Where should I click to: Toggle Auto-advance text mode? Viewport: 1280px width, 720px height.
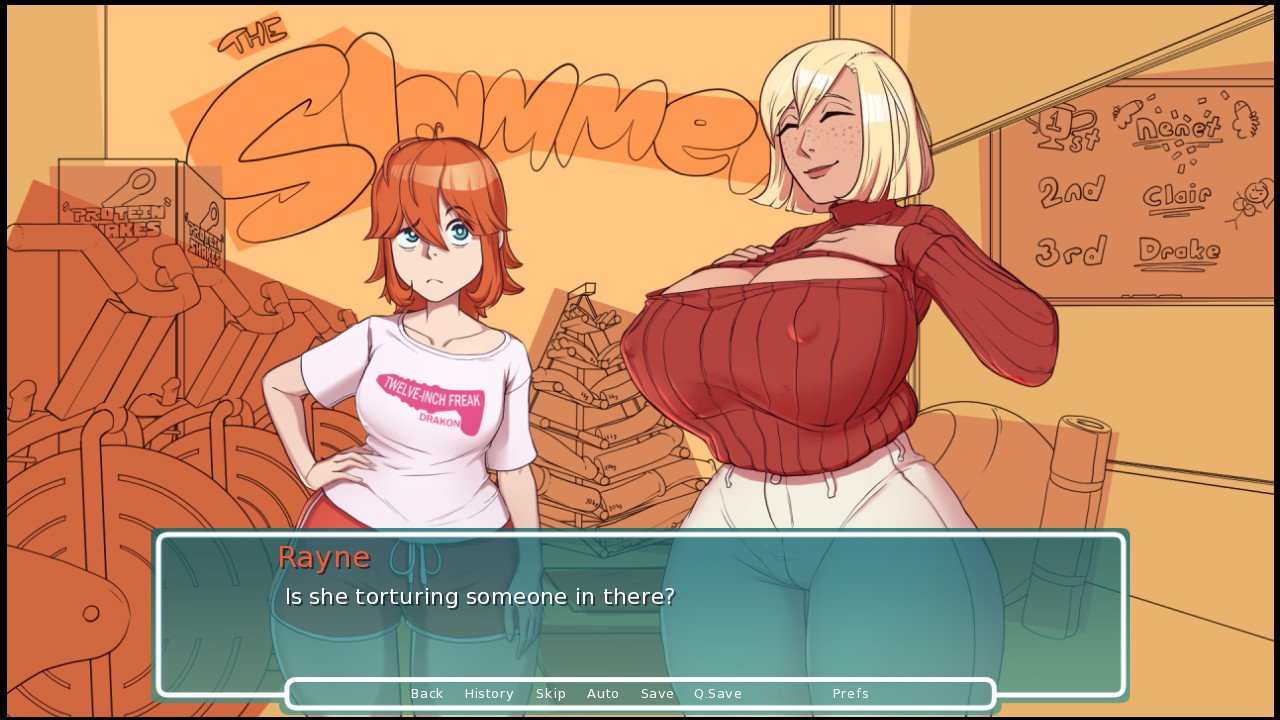pos(603,693)
